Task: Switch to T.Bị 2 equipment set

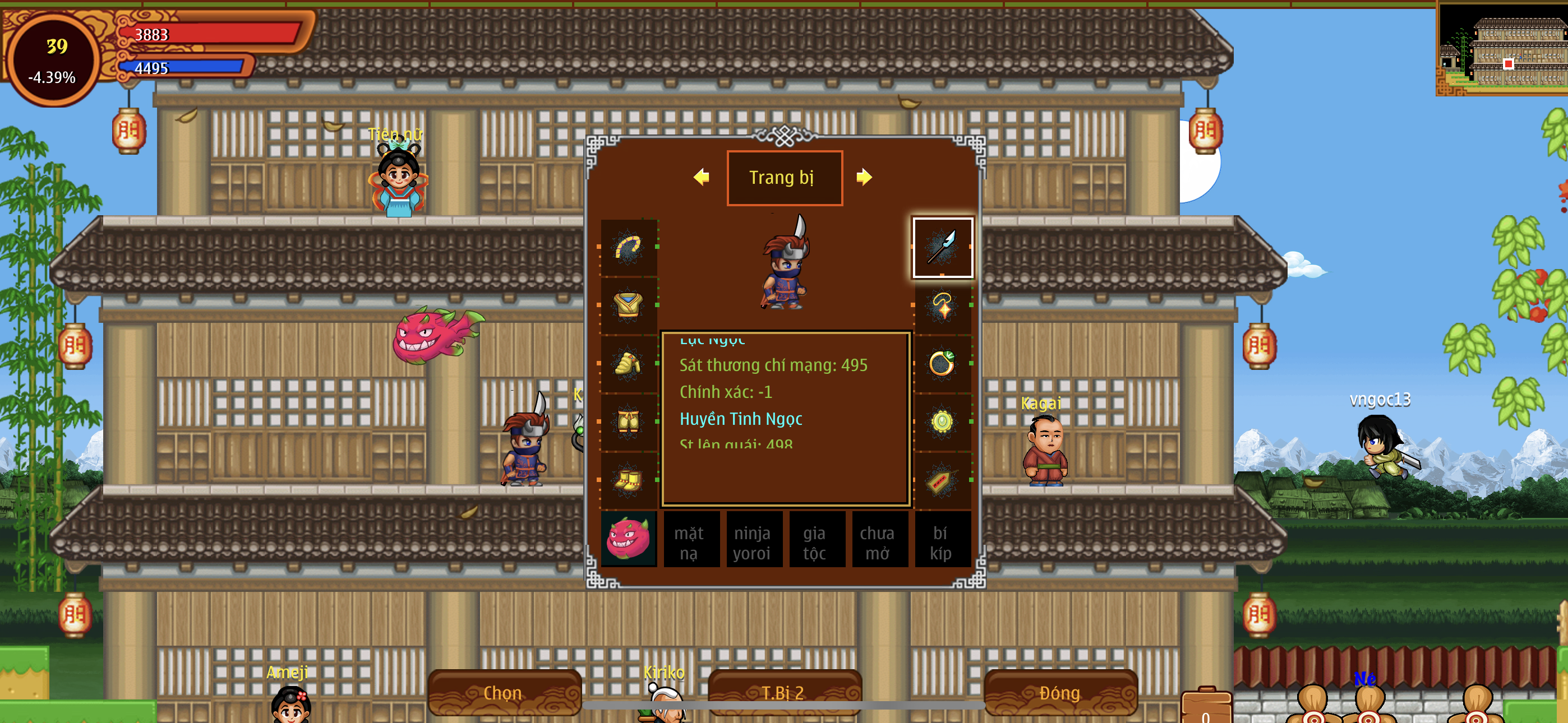Action: click(784, 693)
